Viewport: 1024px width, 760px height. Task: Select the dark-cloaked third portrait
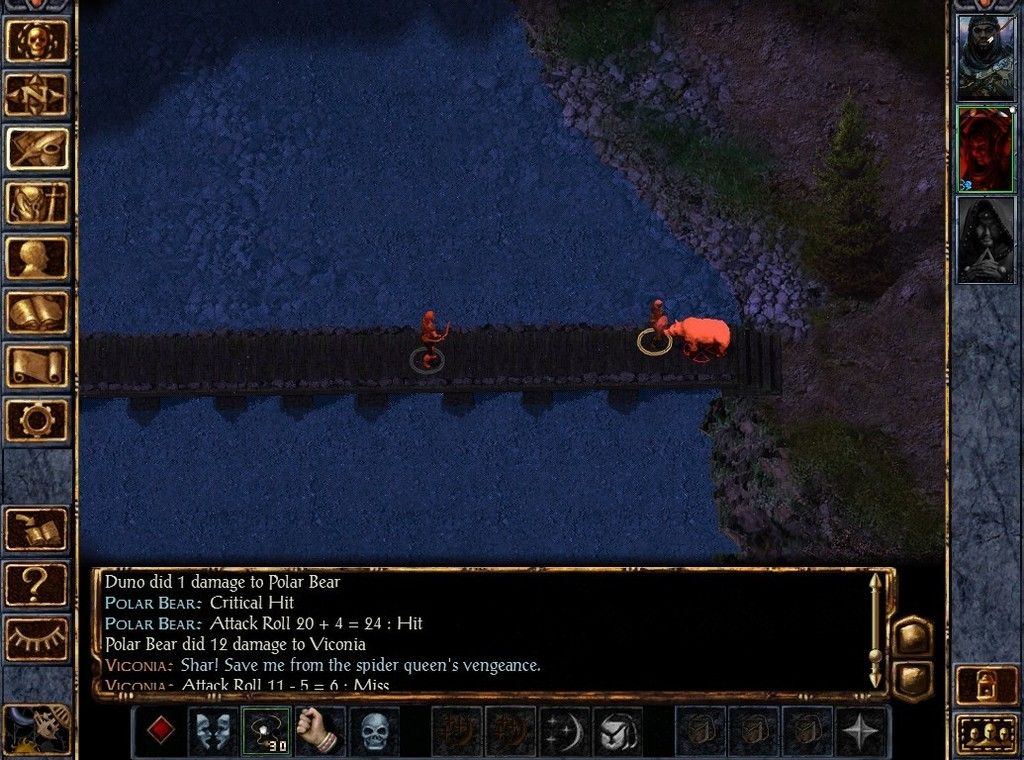tap(985, 240)
